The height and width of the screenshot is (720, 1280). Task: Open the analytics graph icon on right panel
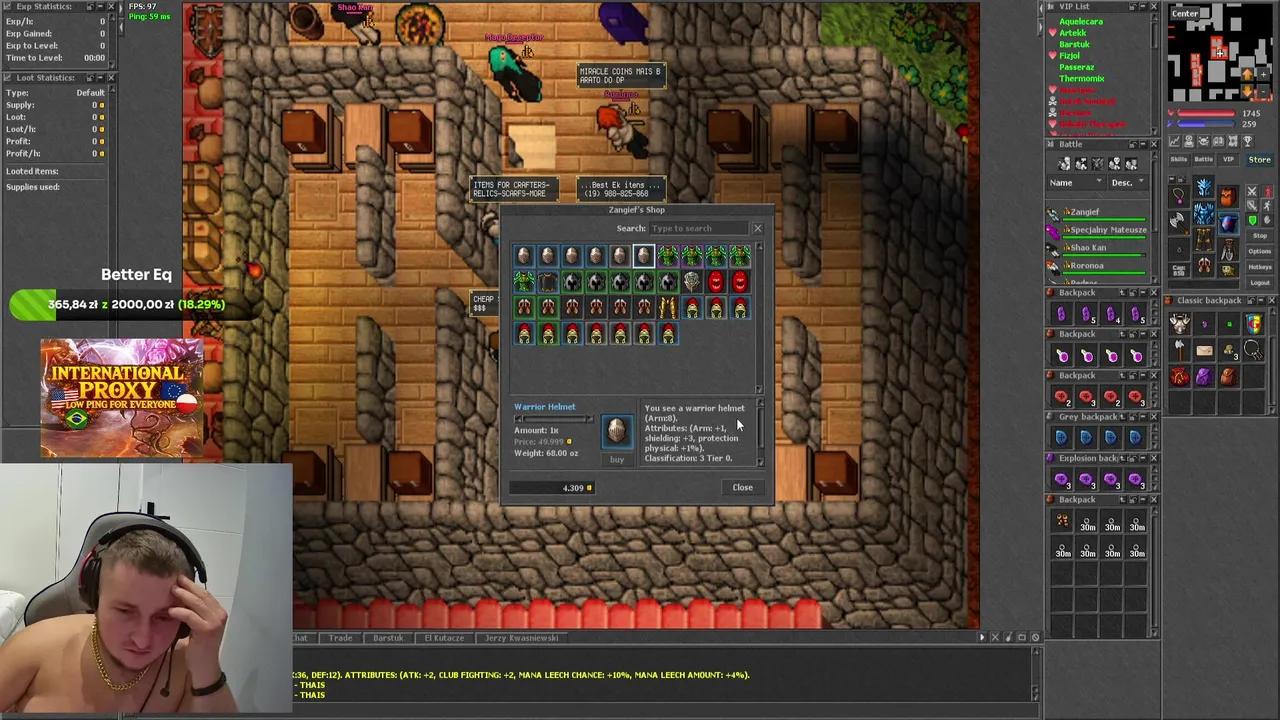pos(1173,141)
